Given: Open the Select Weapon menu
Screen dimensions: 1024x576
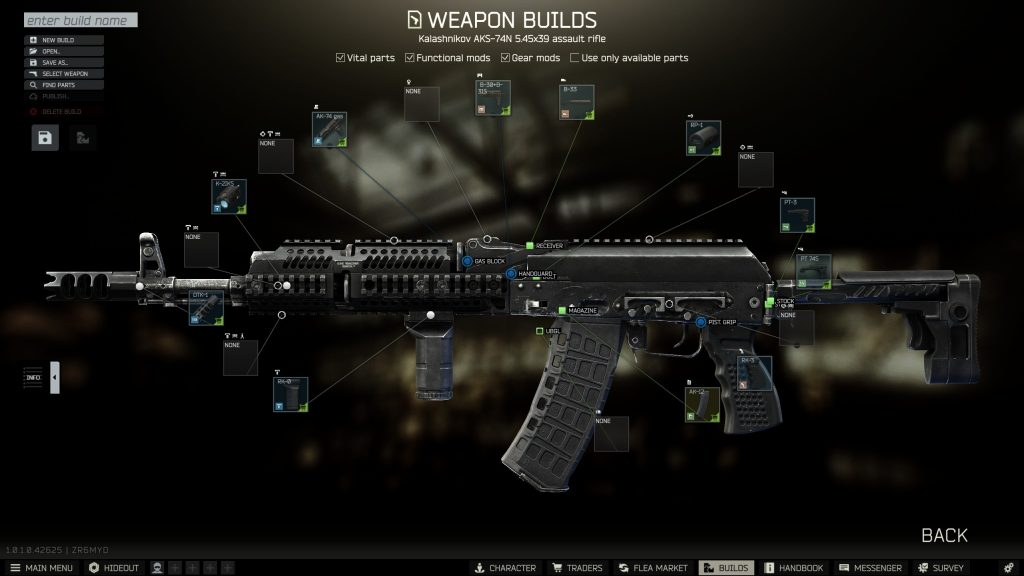Looking at the screenshot, I should [64, 73].
